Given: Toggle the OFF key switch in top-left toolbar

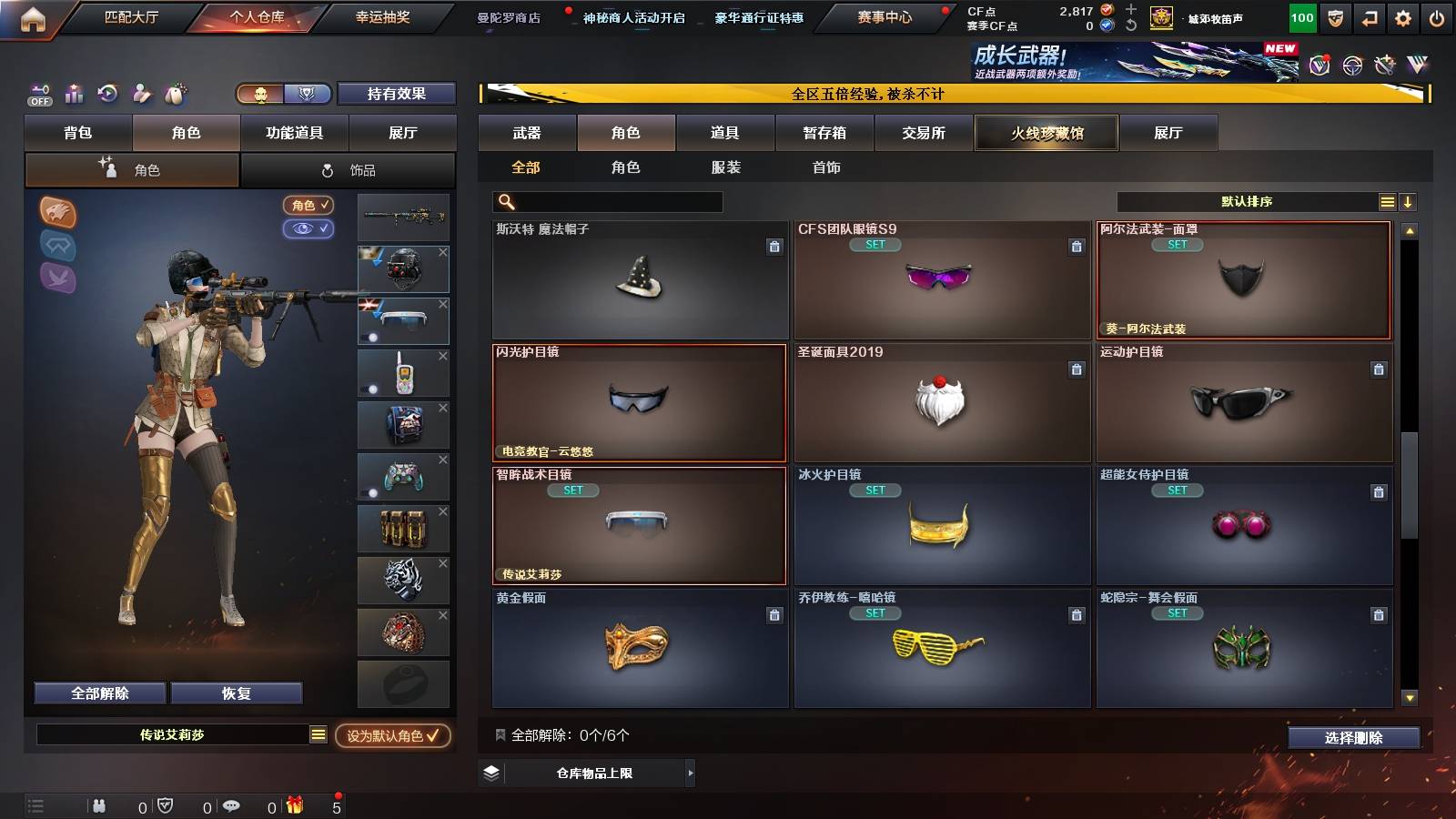Looking at the screenshot, I should [x=38, y=94].
